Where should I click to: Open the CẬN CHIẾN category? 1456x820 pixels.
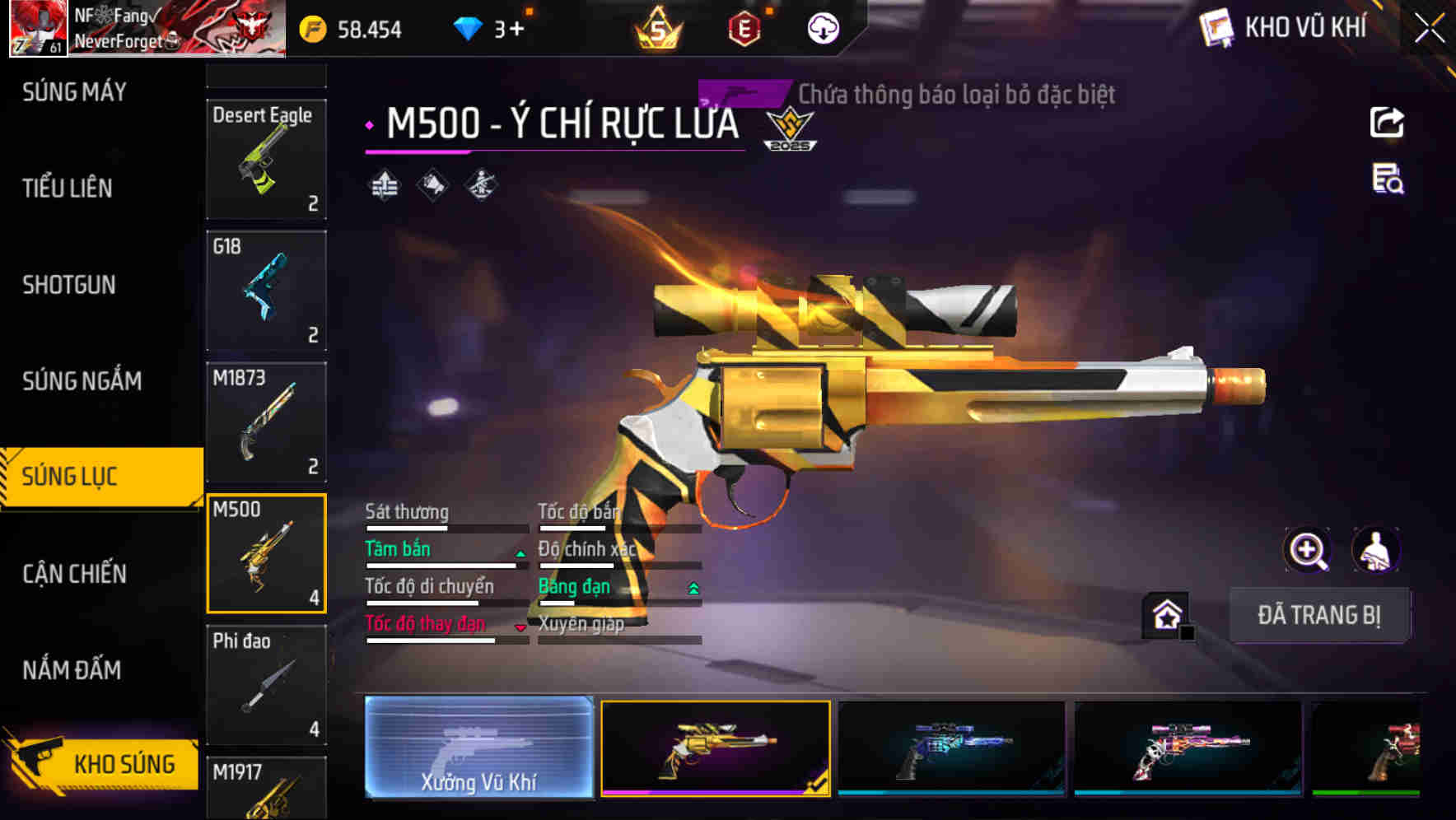point(72,574)
